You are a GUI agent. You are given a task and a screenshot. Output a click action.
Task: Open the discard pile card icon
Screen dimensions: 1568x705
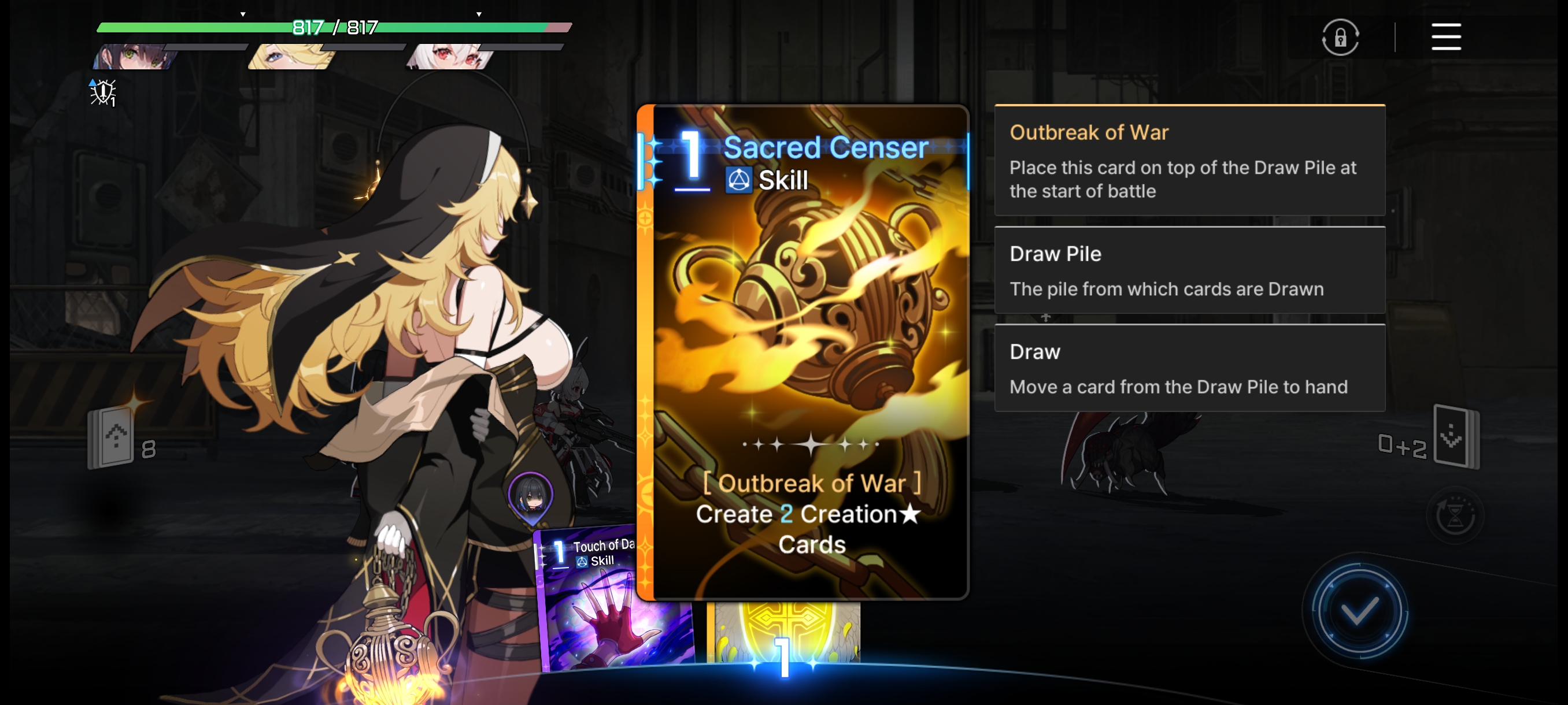point(1455,436)
